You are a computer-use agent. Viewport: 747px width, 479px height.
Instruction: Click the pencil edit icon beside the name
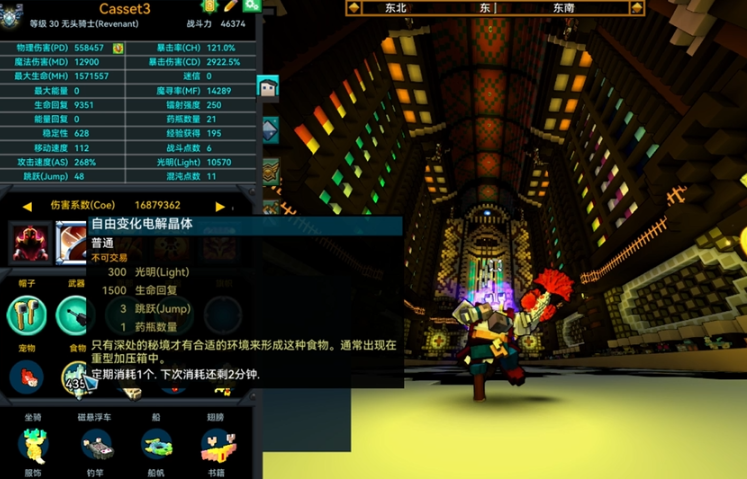(231, 6)
